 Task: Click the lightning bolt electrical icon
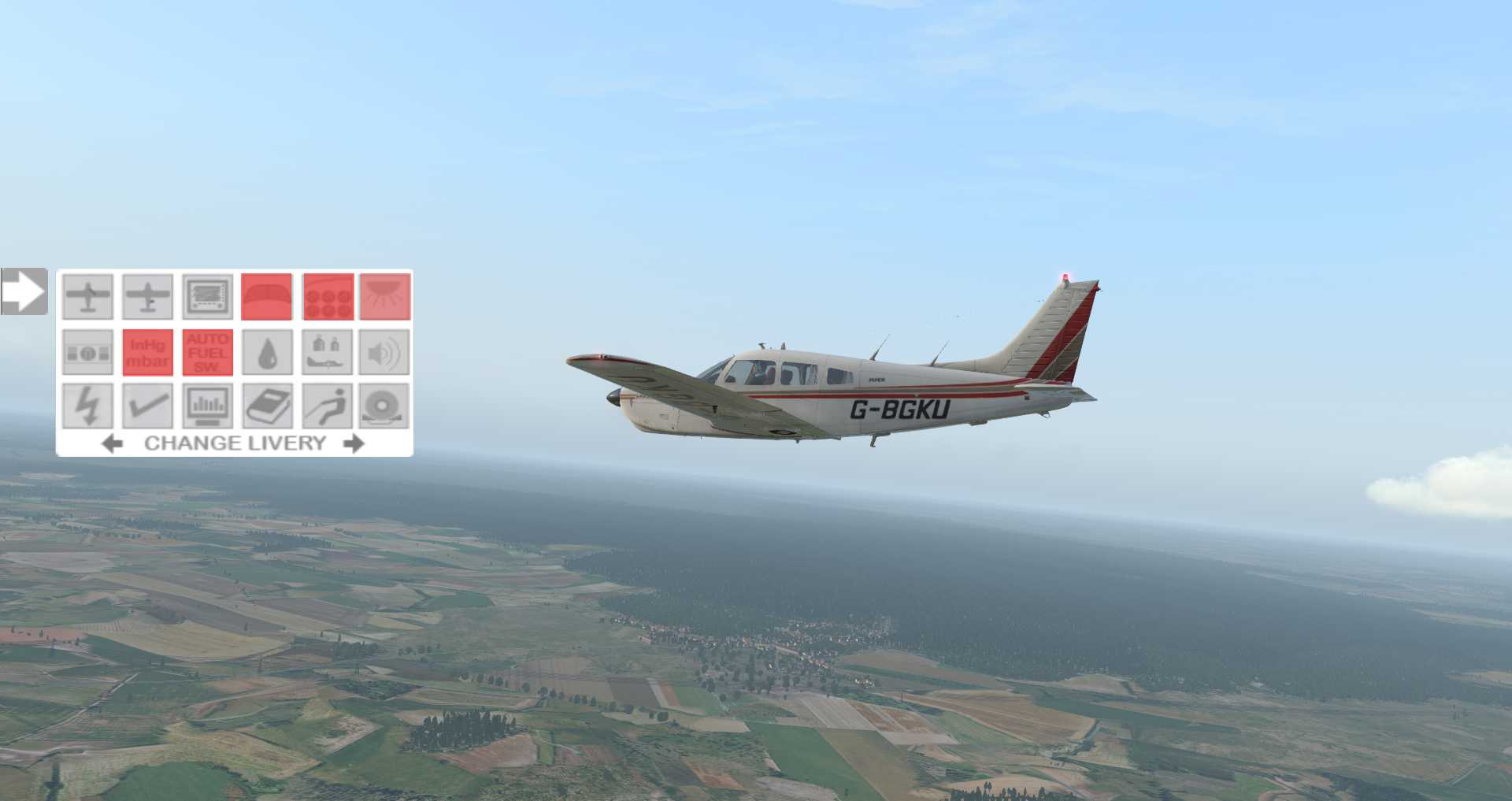[x=88, y=406]
